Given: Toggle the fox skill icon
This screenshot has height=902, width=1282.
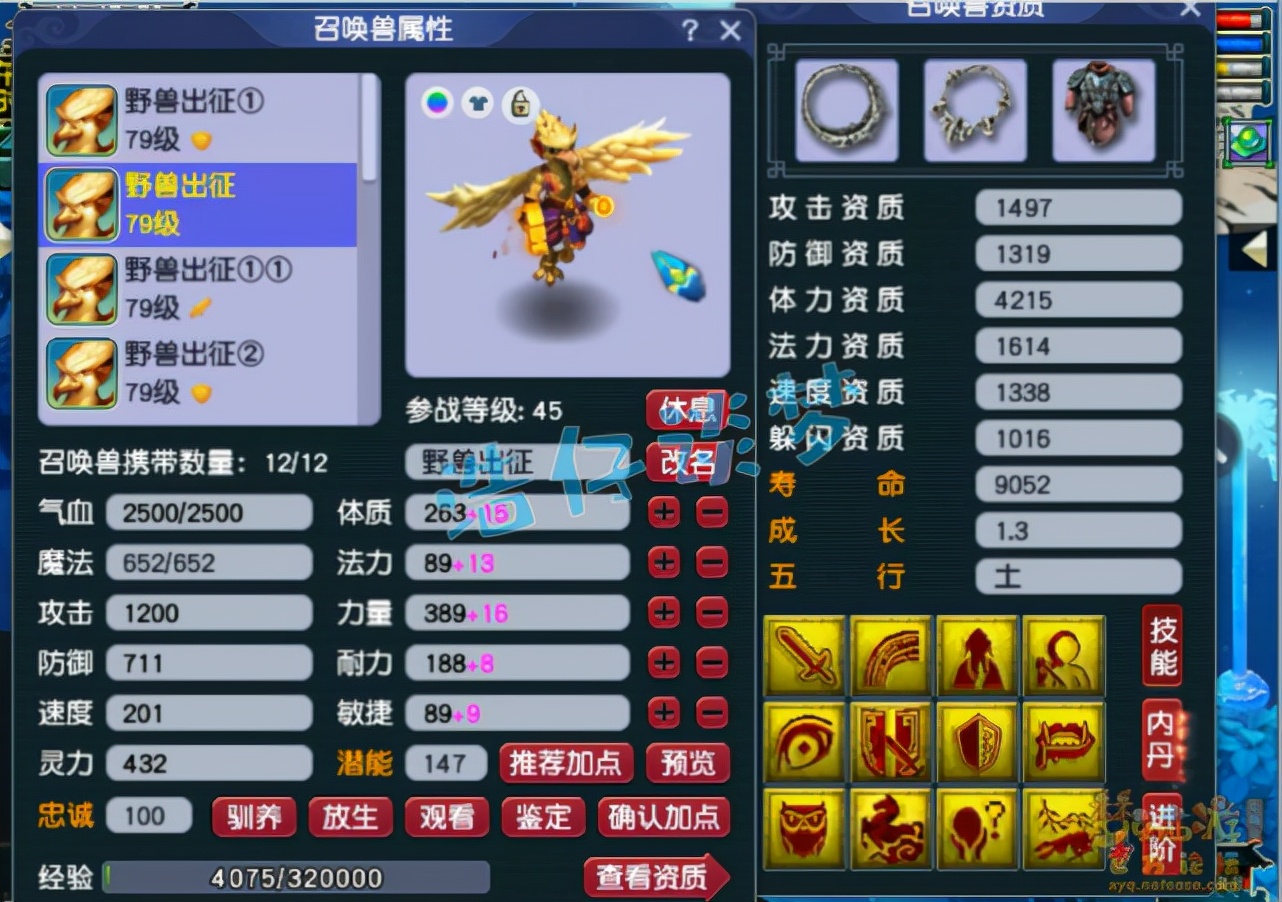Looking at the screenshot, I should coord(1066,829).
